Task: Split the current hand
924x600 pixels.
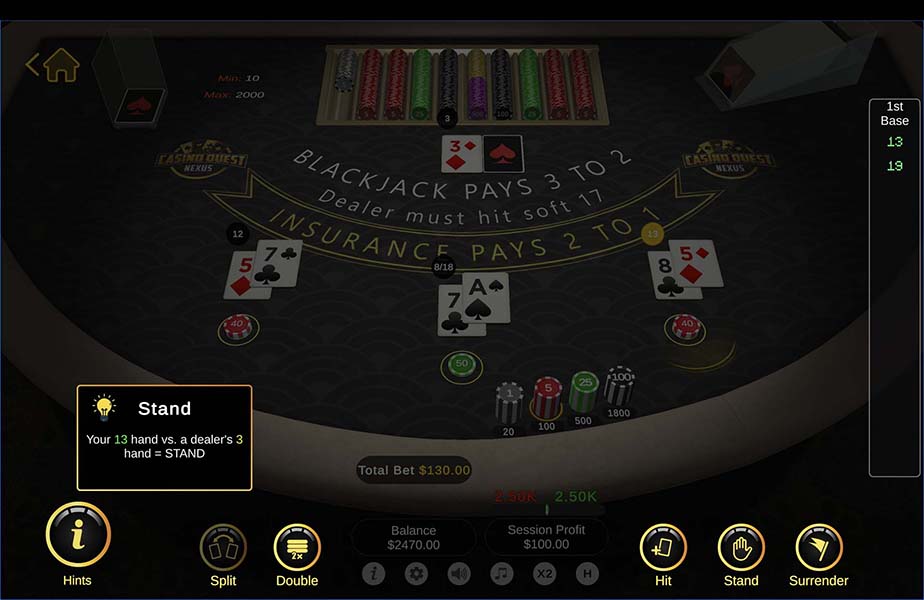Action: click(223, 547)
